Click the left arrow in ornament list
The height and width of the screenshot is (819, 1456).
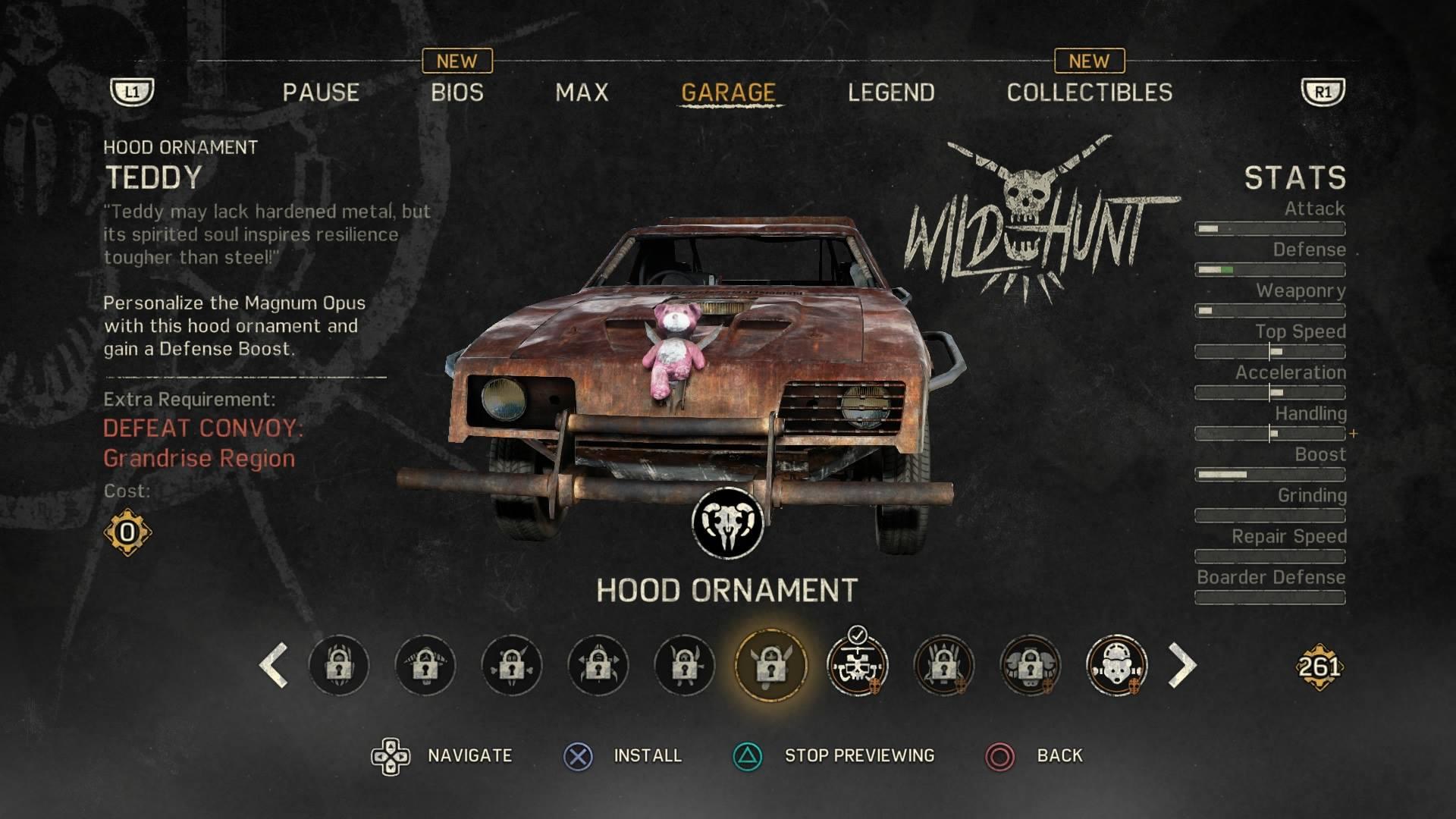tap(274, 666)
